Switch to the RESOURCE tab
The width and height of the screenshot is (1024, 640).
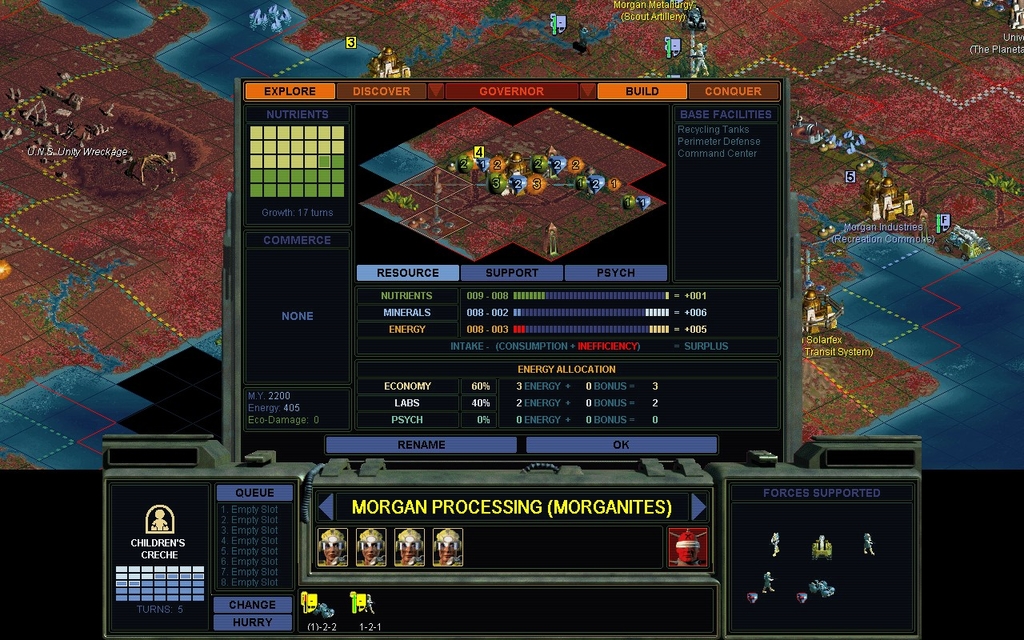click(408, 273)
